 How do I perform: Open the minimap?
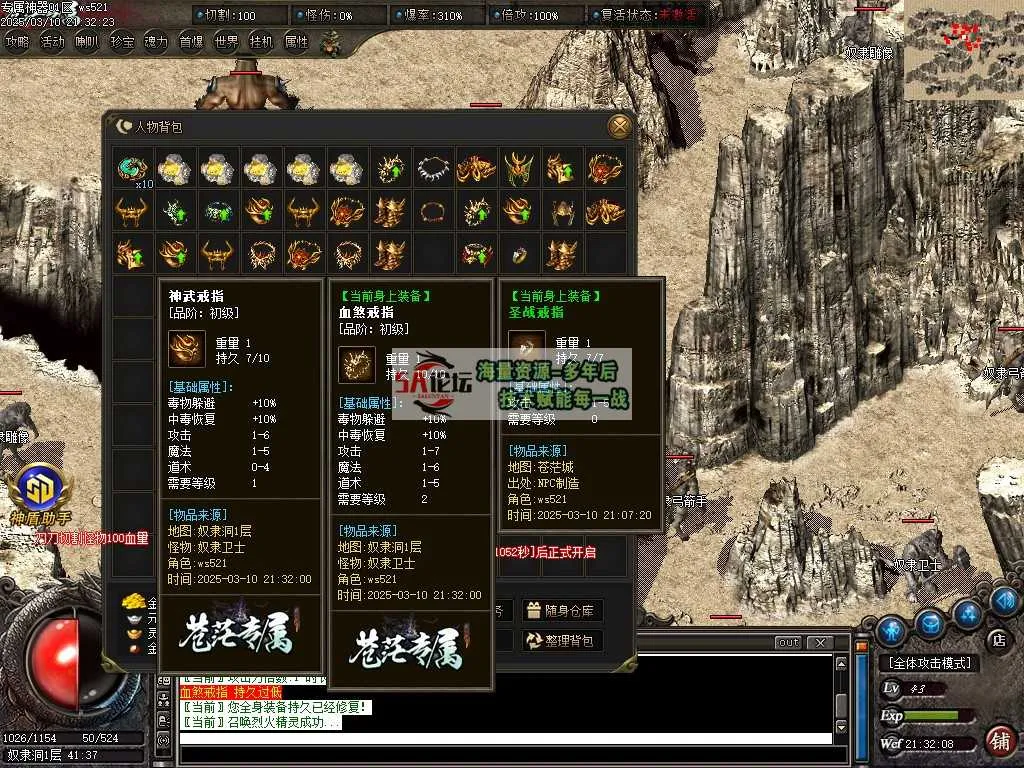coord(963,49)
